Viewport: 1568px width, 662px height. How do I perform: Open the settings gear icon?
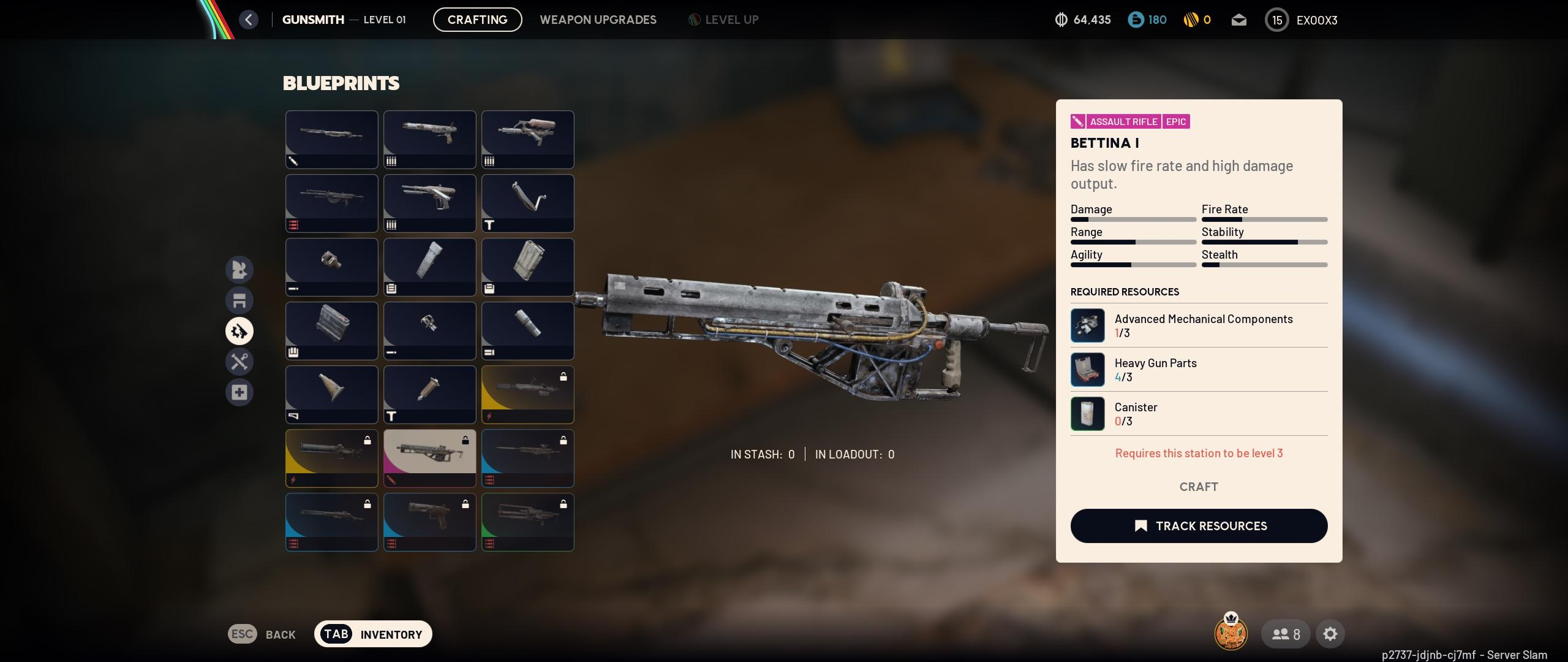coord(1330,634)
